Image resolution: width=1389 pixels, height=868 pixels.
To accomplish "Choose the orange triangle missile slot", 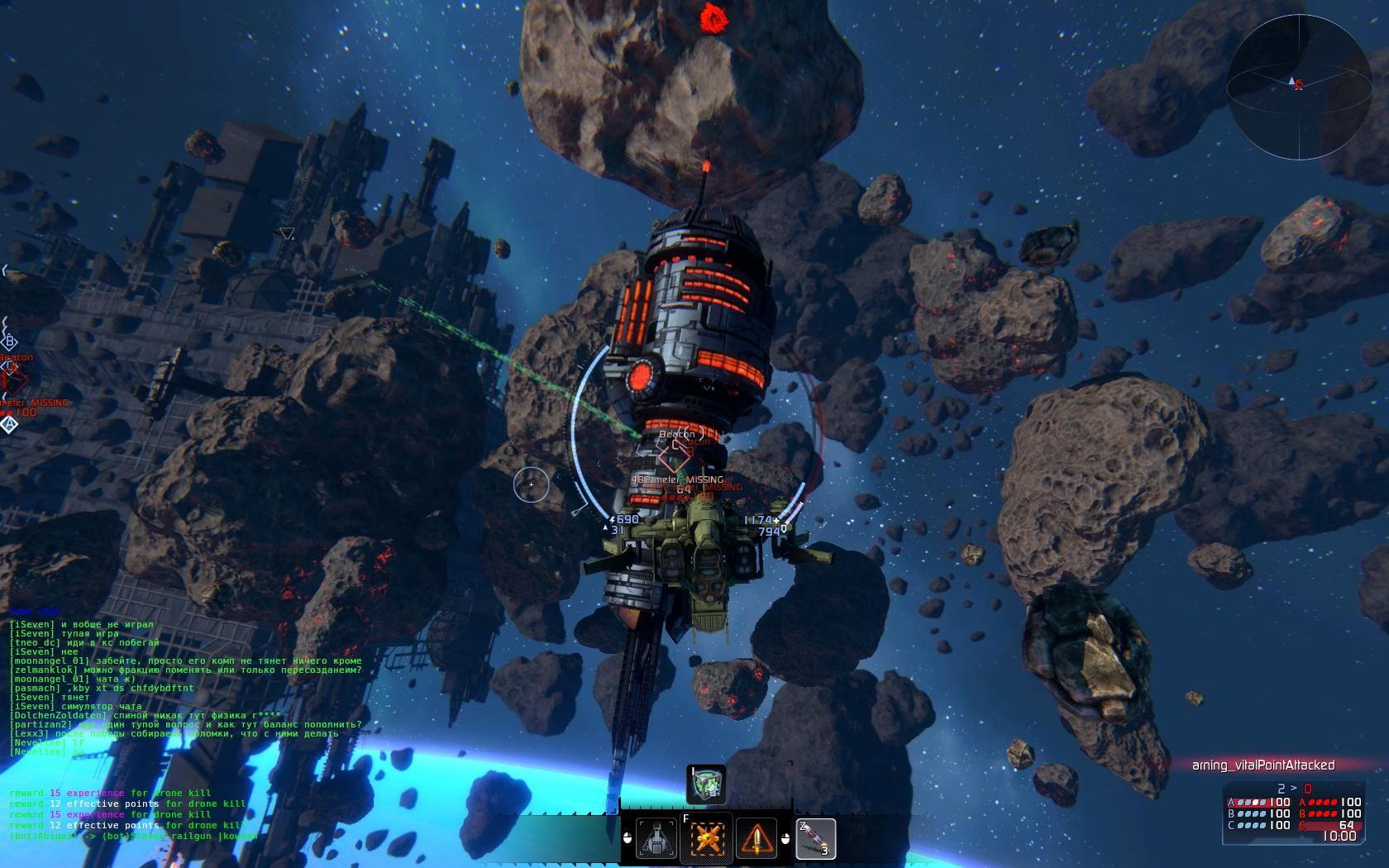I will click(756, 838).
